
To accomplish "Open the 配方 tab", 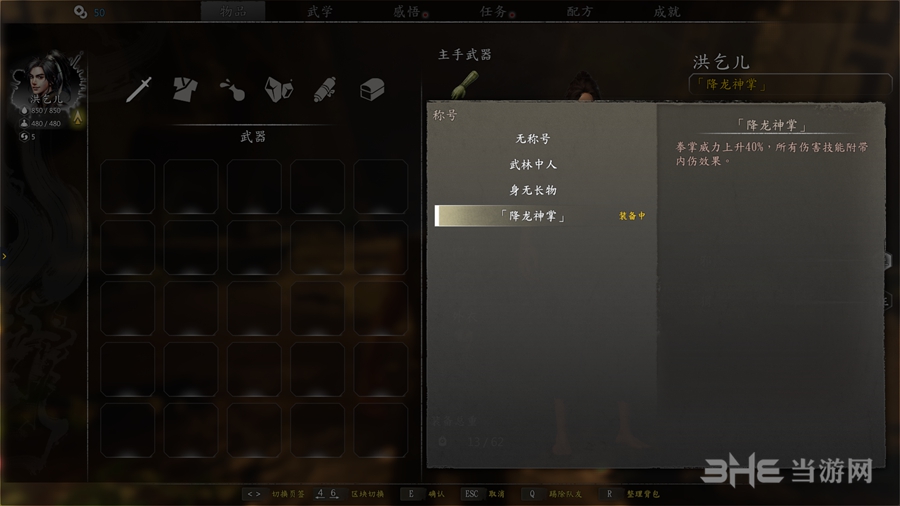I will tap(580, 12).
